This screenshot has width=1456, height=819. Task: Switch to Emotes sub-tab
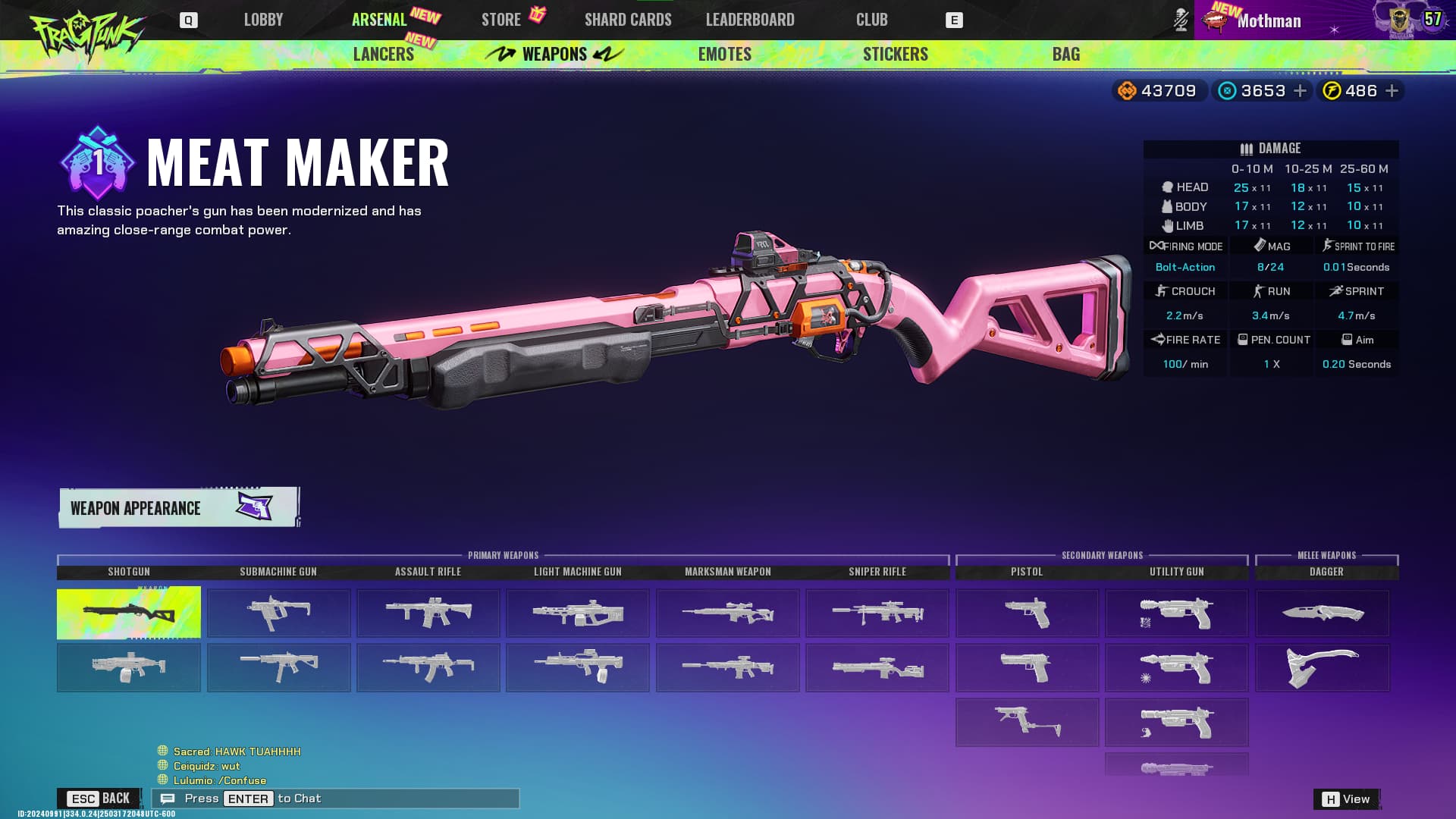pyautogui.click(x=725, y=54)
